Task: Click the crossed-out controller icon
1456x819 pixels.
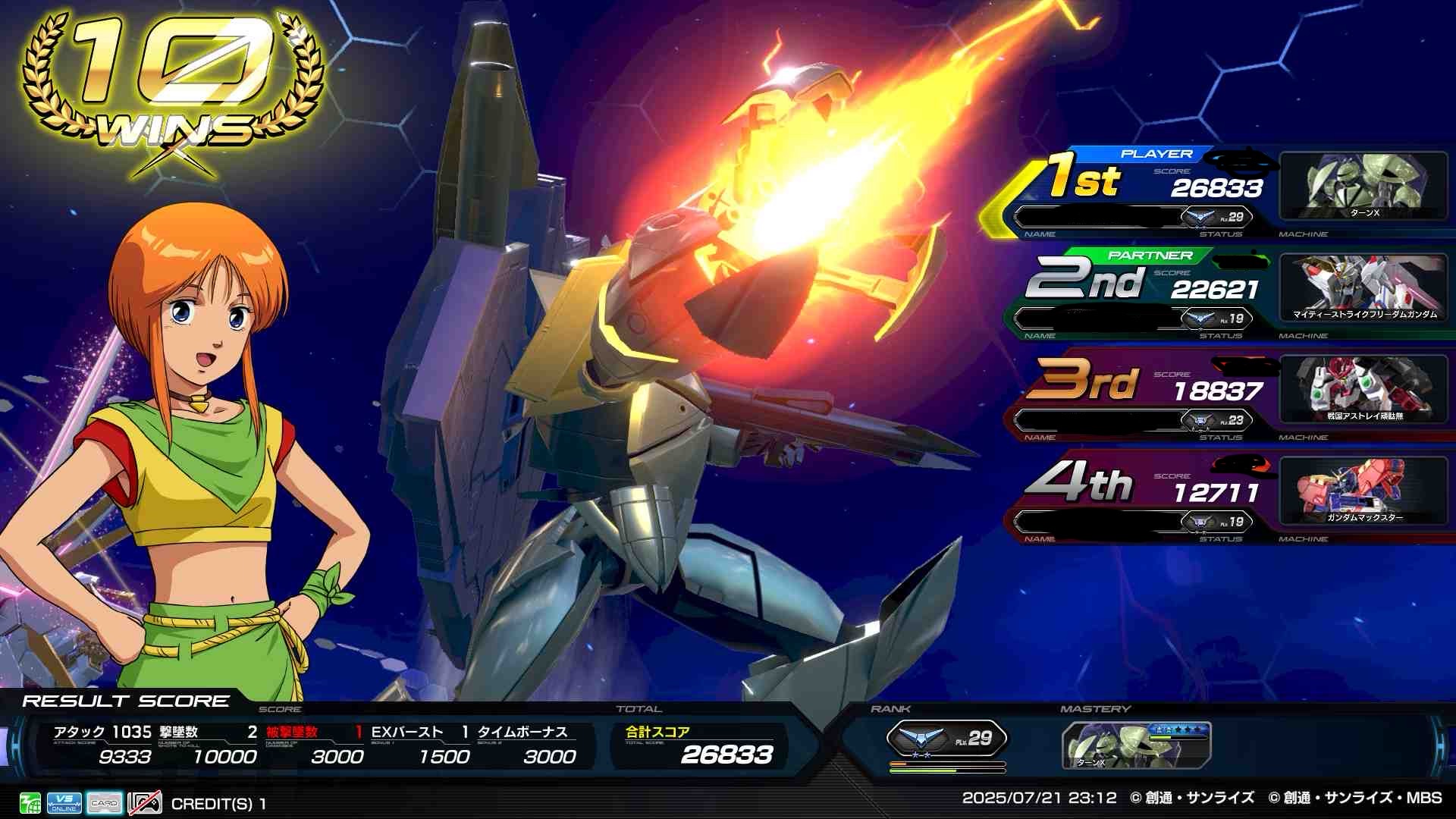Action: (x=144, y=803)
